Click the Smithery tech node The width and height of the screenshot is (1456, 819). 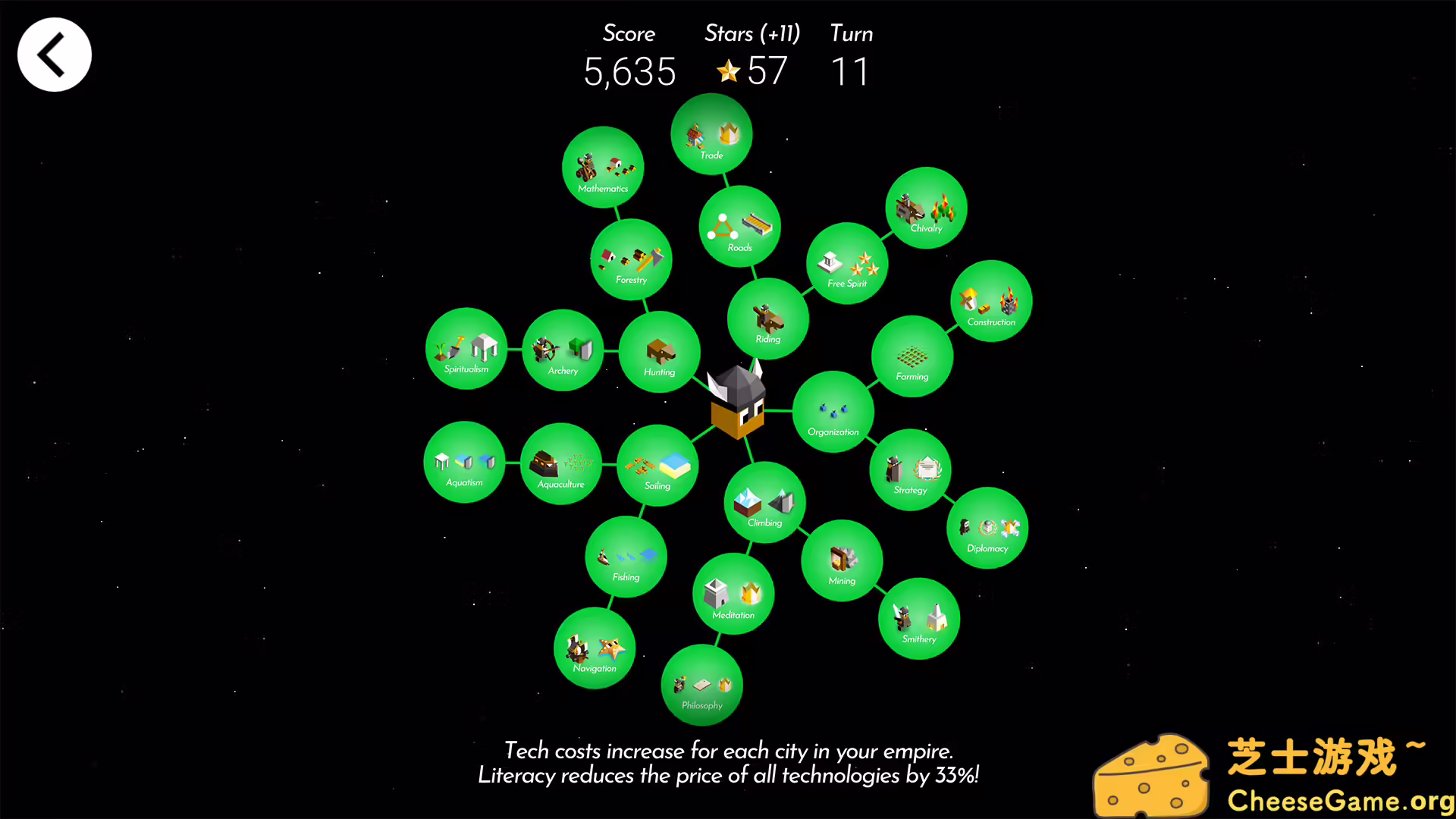click(919, 619)
